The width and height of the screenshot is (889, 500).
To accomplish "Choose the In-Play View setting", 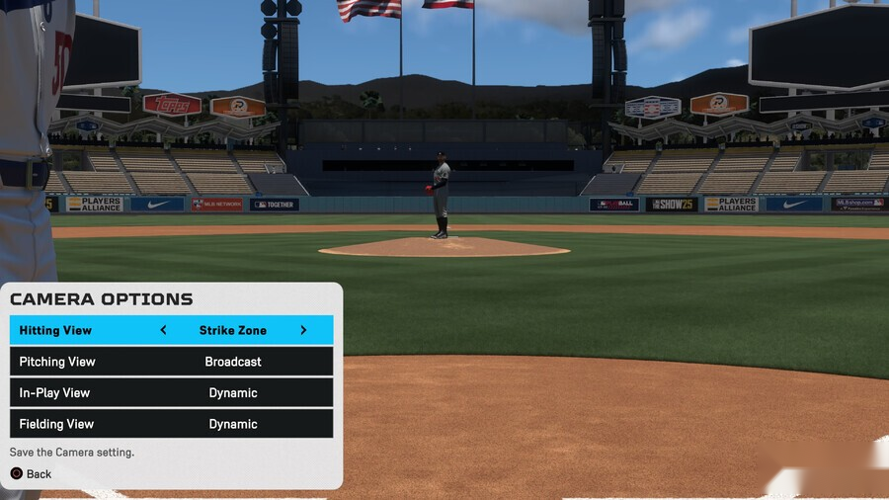I will click(171, 393).
